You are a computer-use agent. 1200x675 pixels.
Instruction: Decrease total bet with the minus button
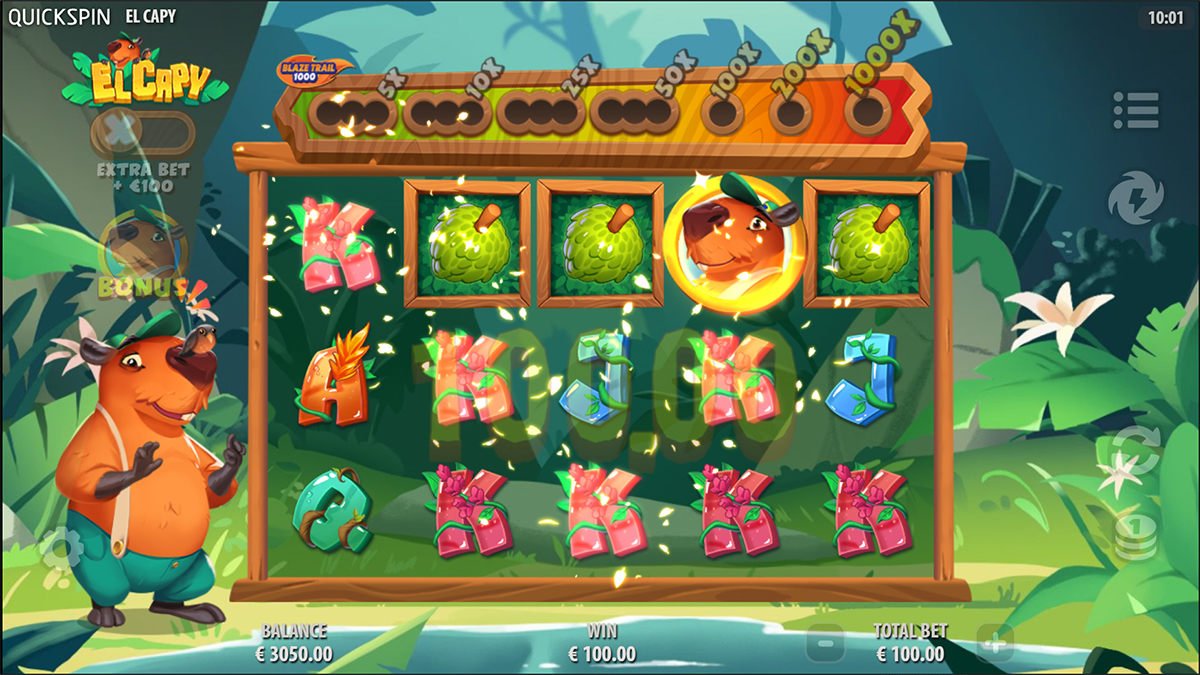[x=825, y=641]
